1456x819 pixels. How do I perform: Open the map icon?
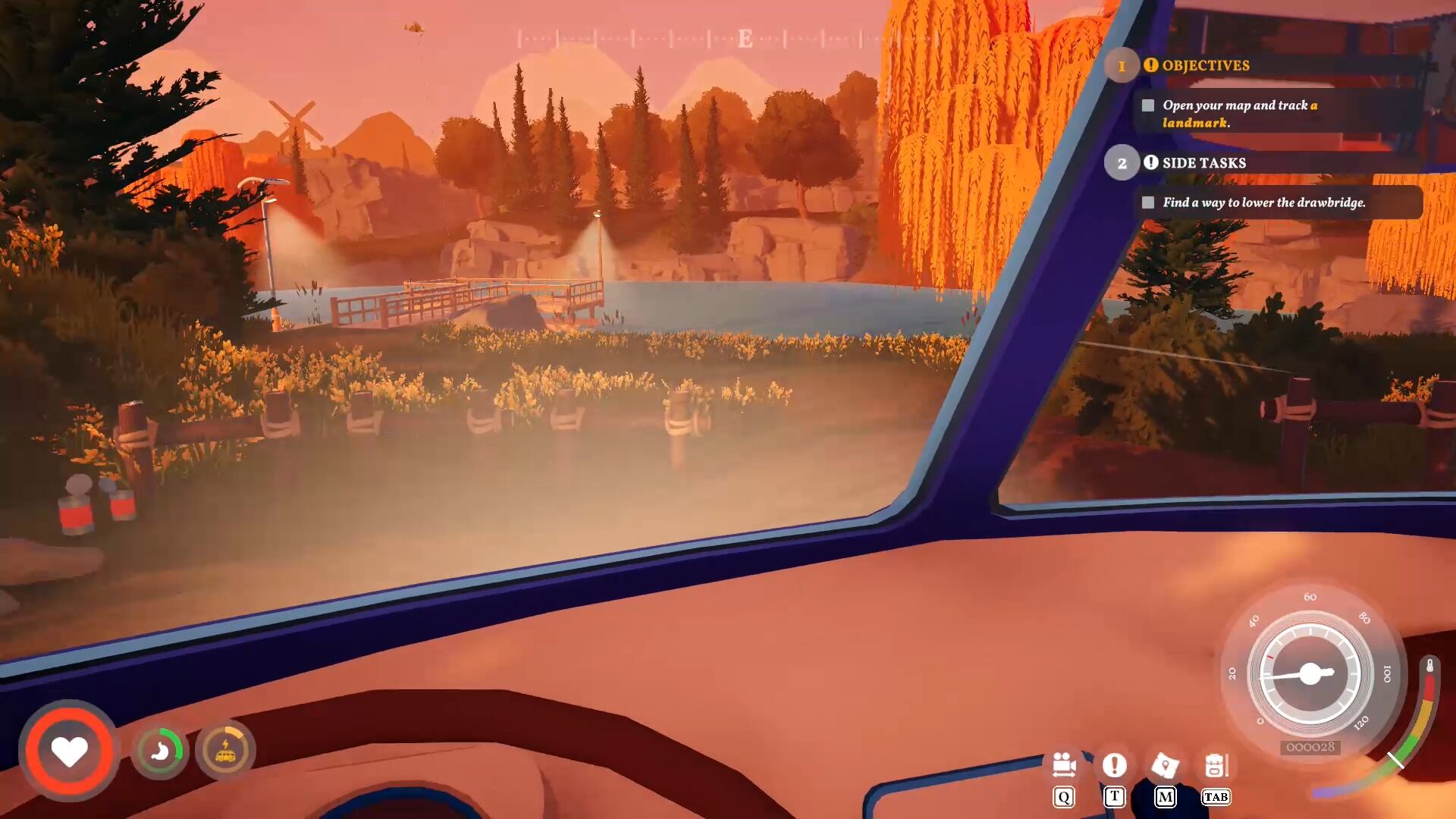(x=1165, y=766)
